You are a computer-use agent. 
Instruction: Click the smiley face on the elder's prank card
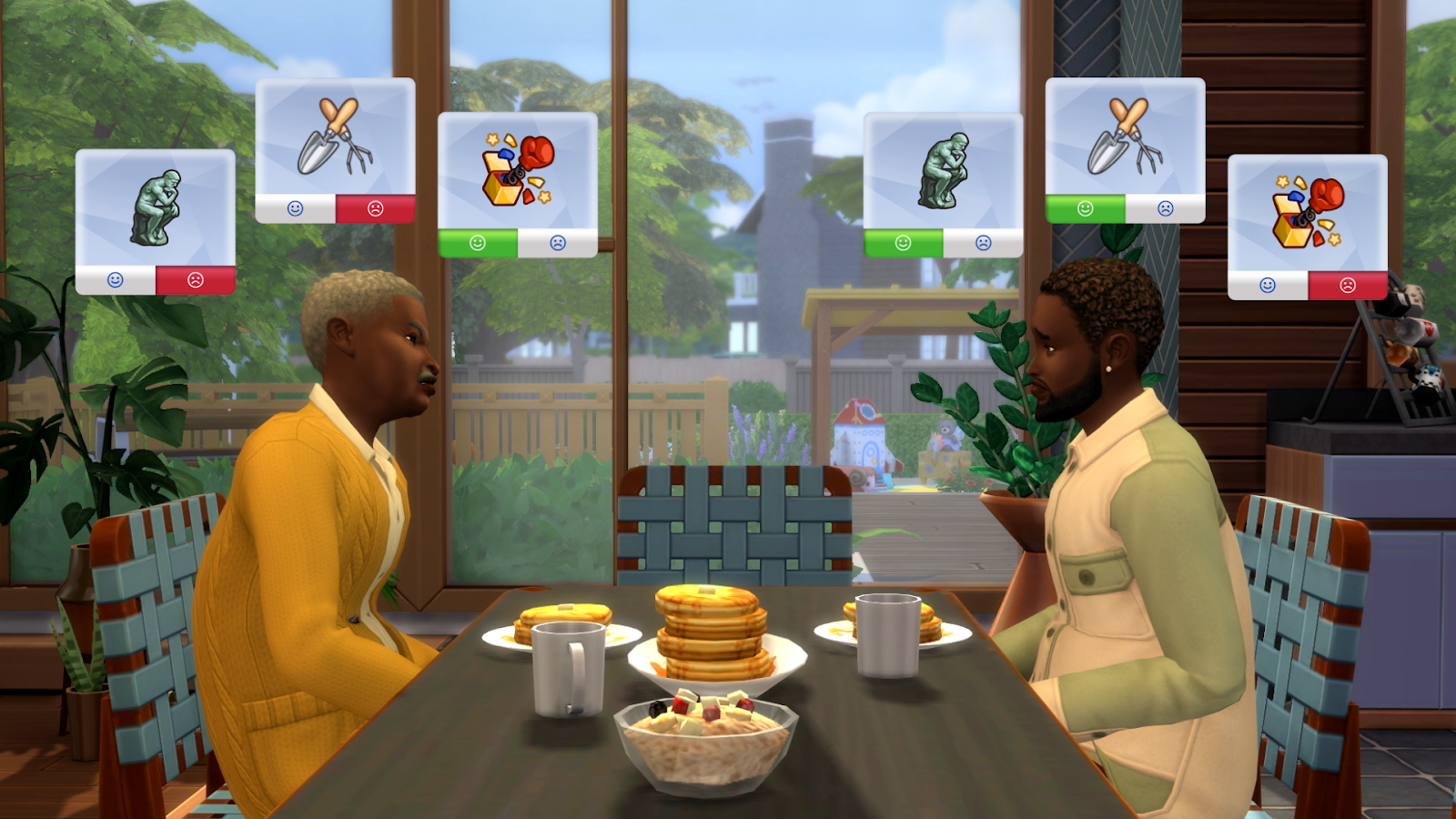pos(478,243)
